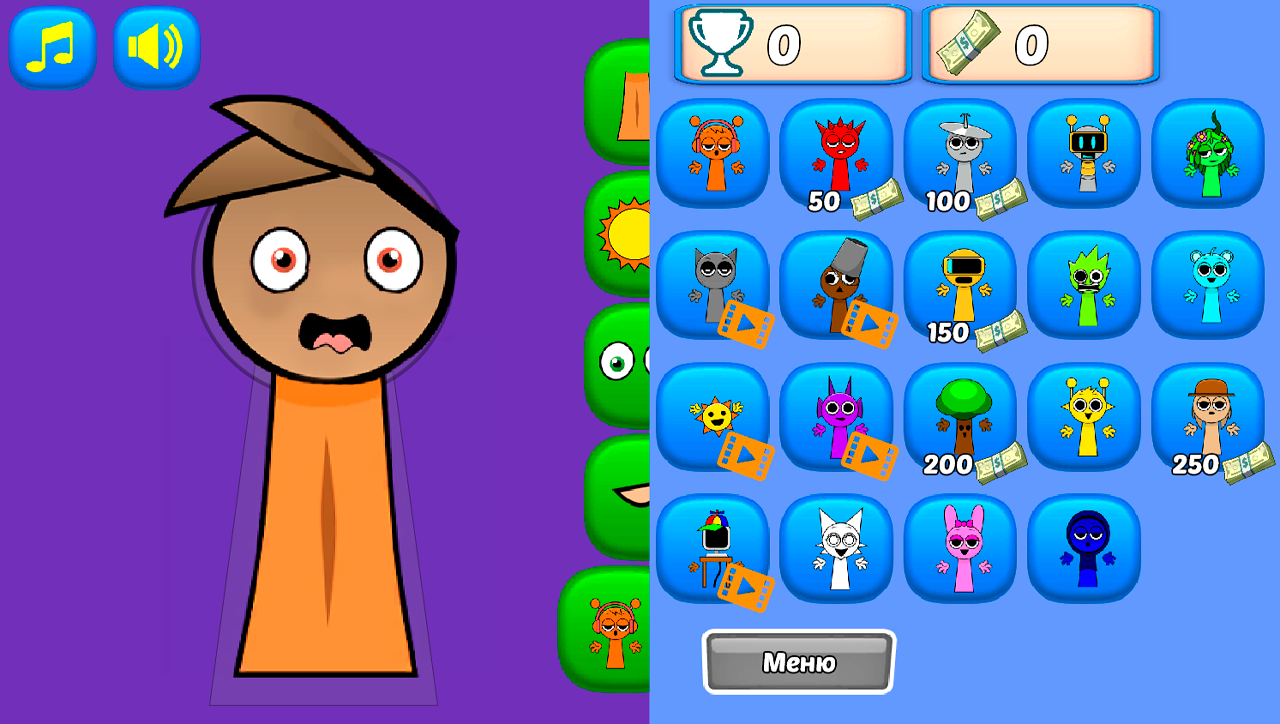1280x724 pixels.
Task: Watch a video to unlock the gray cat character
Action: click(x=713, y=285)
